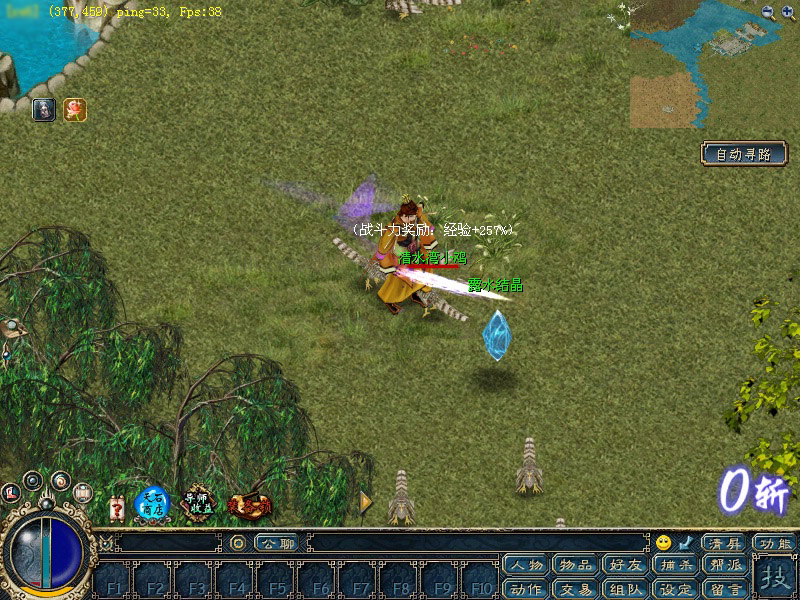Open the 功能 function menu
The height and width of the screenshot is (600, 800).
tap(775, 543)
